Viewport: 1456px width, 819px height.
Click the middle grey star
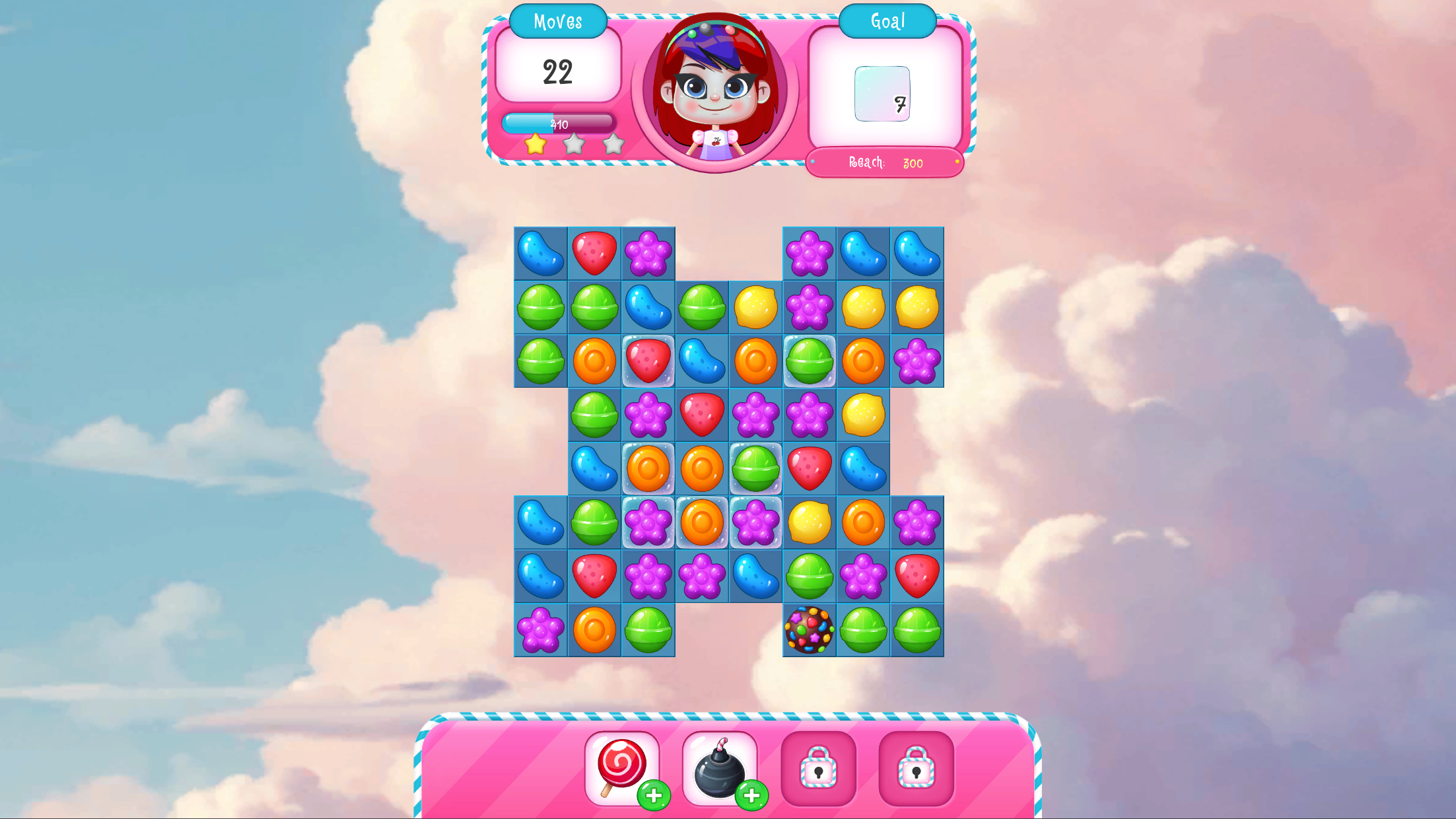pyautogui.click(x=574, y=145)
